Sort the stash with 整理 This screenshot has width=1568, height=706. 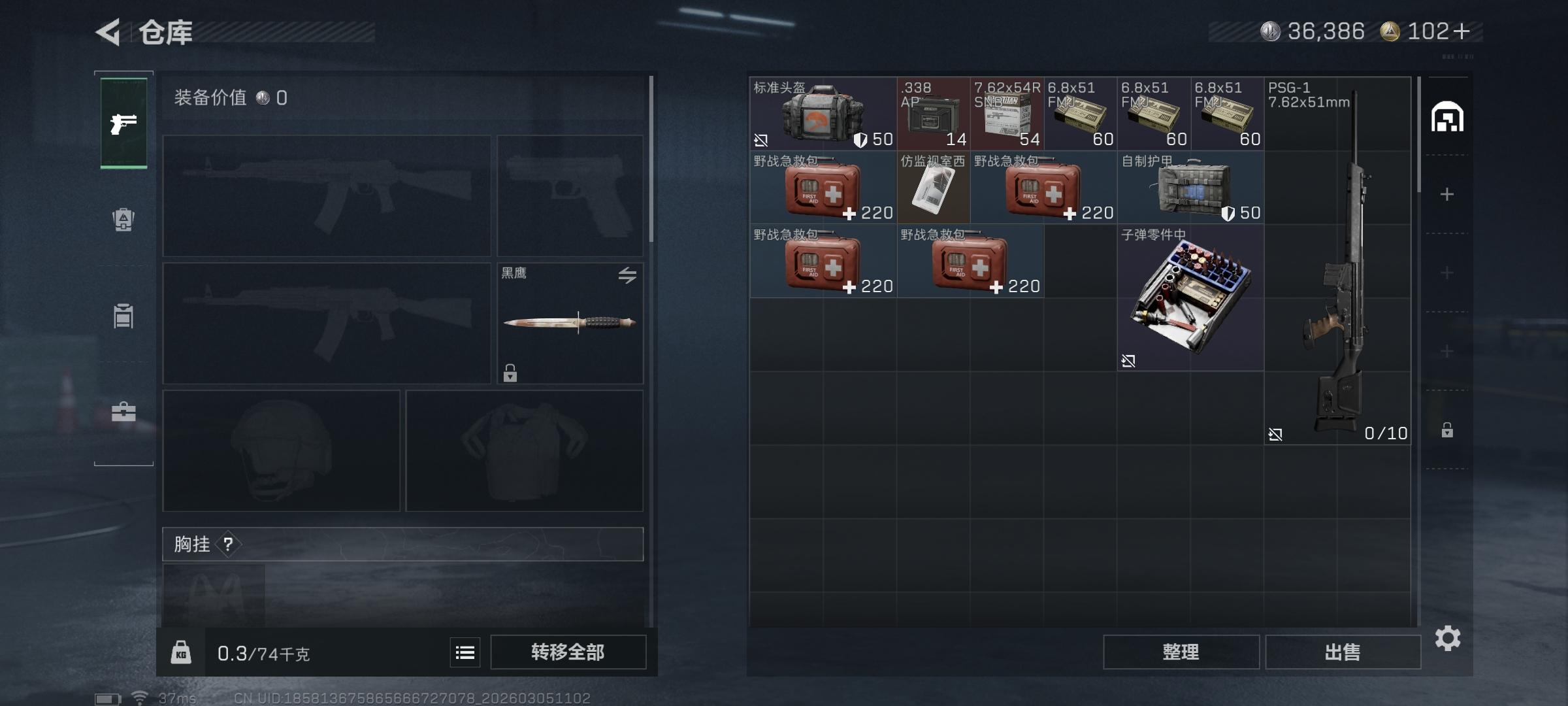click(x=1181, y=652)
